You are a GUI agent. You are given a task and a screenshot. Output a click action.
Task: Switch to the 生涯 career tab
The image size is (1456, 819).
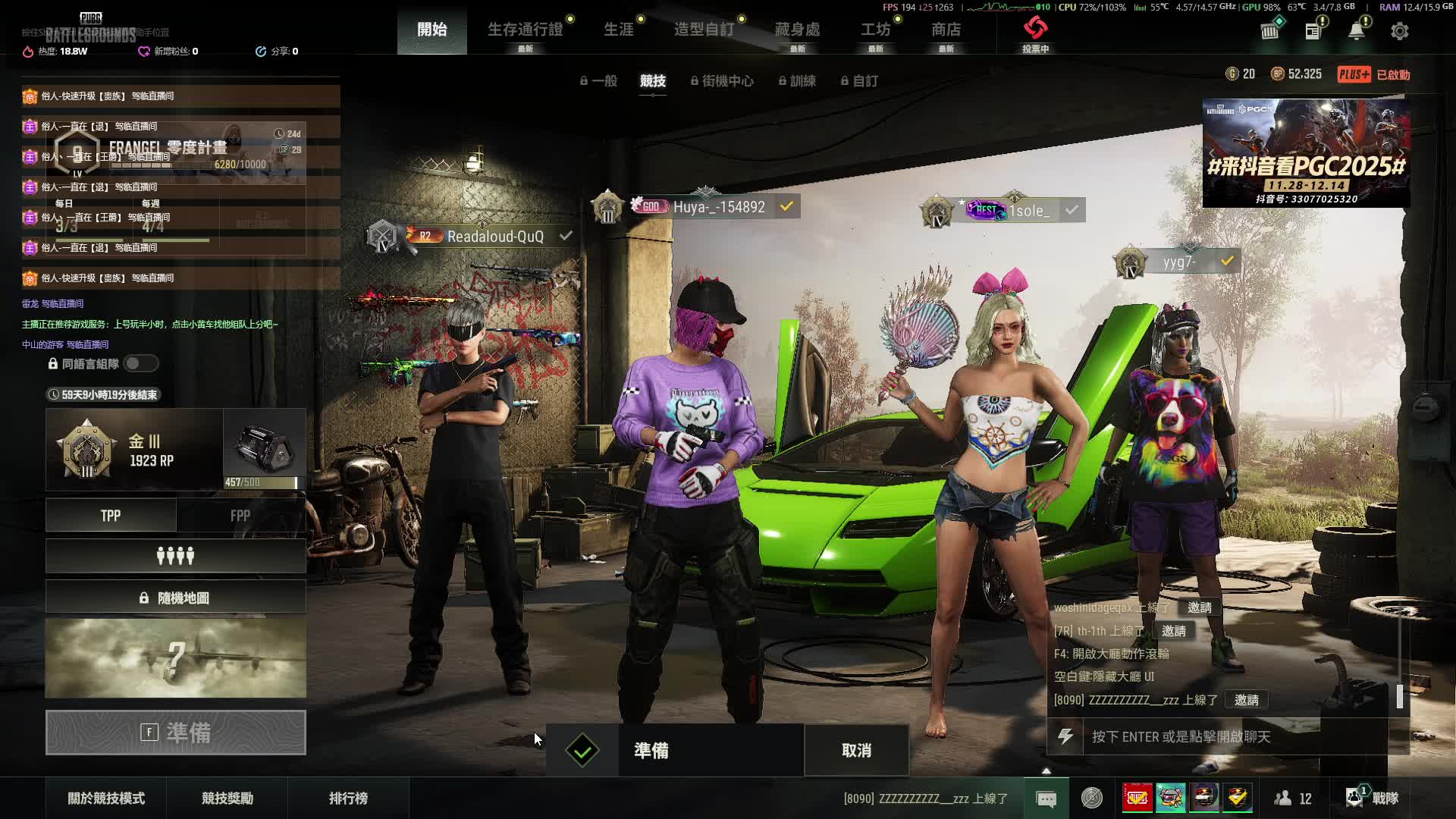tap(618, 30)
